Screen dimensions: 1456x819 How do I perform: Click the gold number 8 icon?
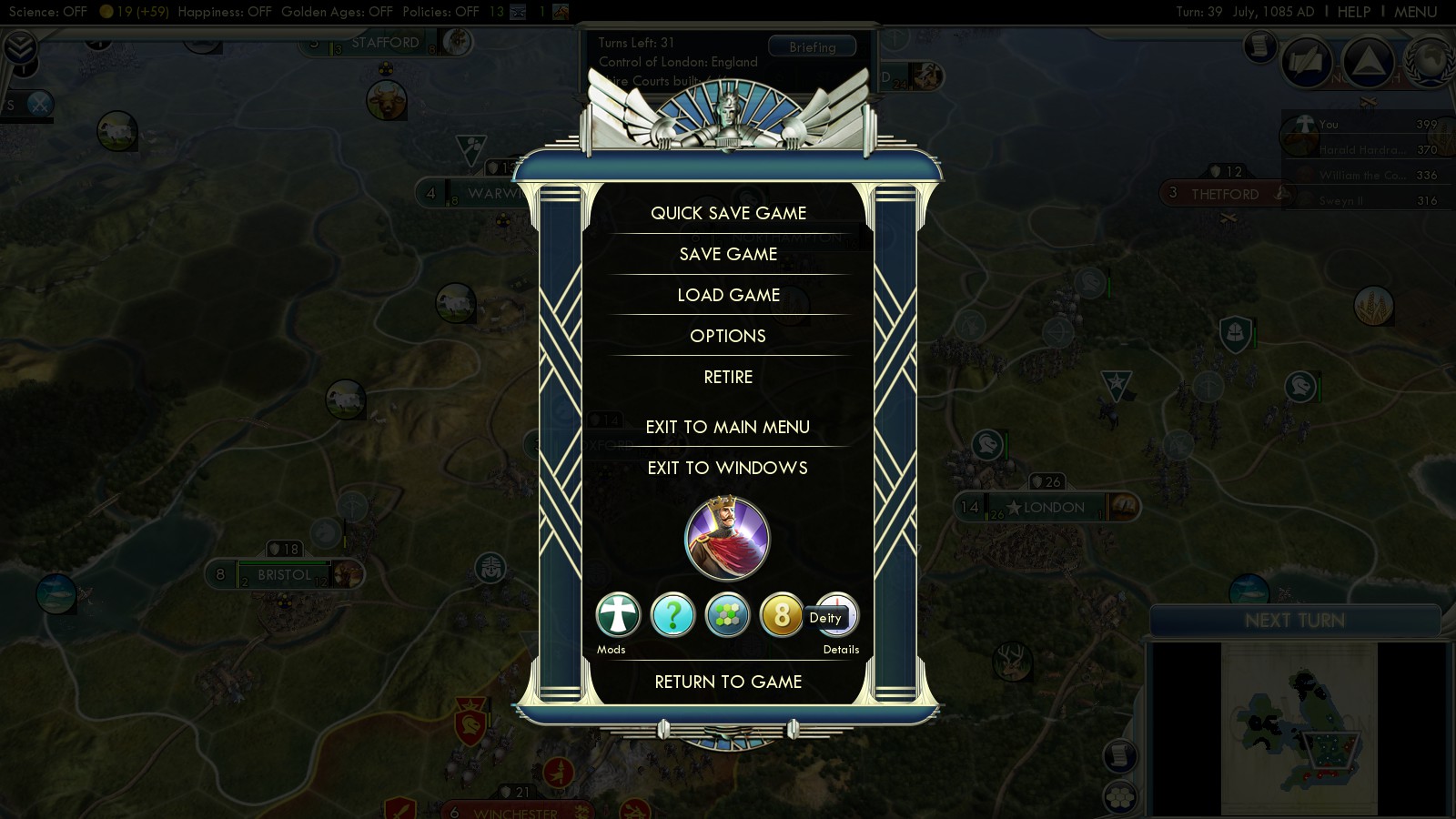[781, 615]
